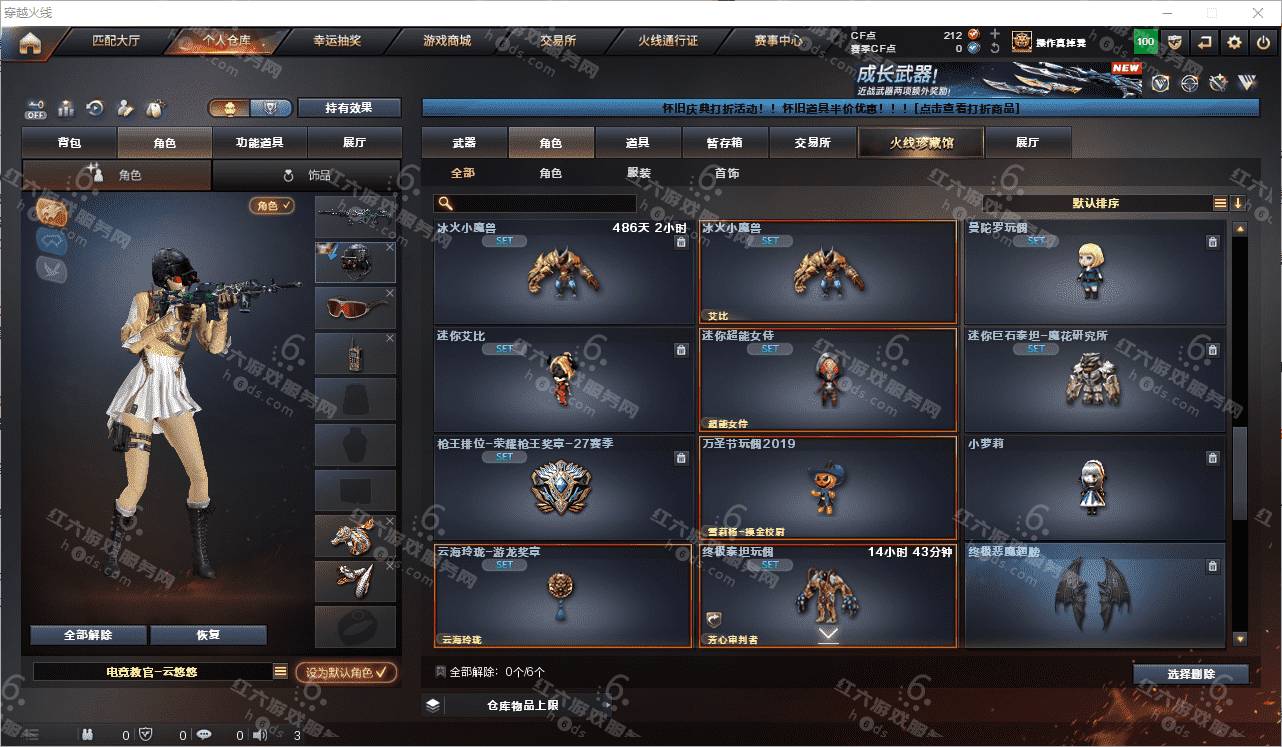Select the 饰品 accessories sub-tab
The width and height of the screenshot is (1282, 747).
[x=308, y=175]
